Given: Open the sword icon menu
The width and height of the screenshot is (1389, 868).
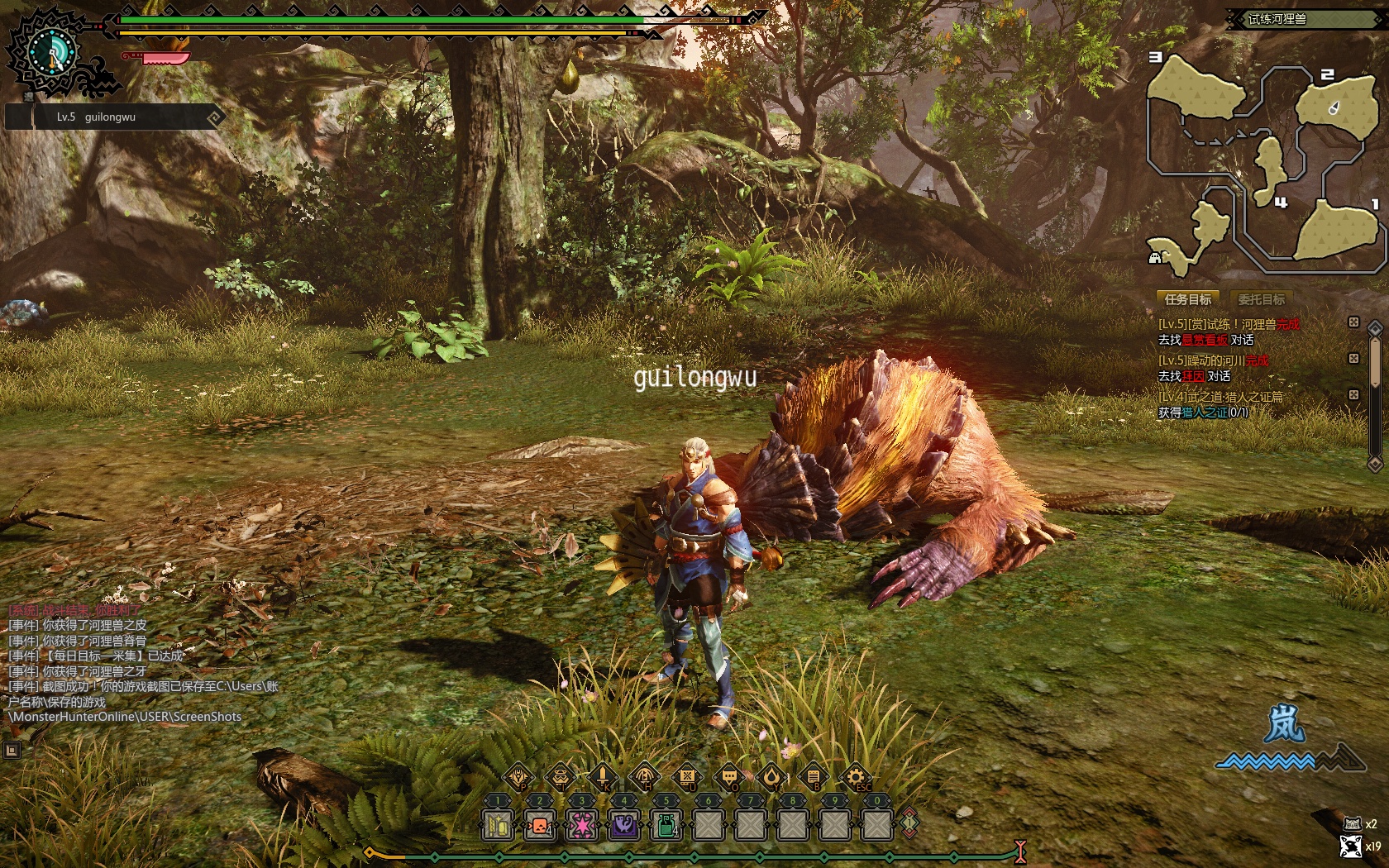Looking at the screenshot, I should click(603, 776).
